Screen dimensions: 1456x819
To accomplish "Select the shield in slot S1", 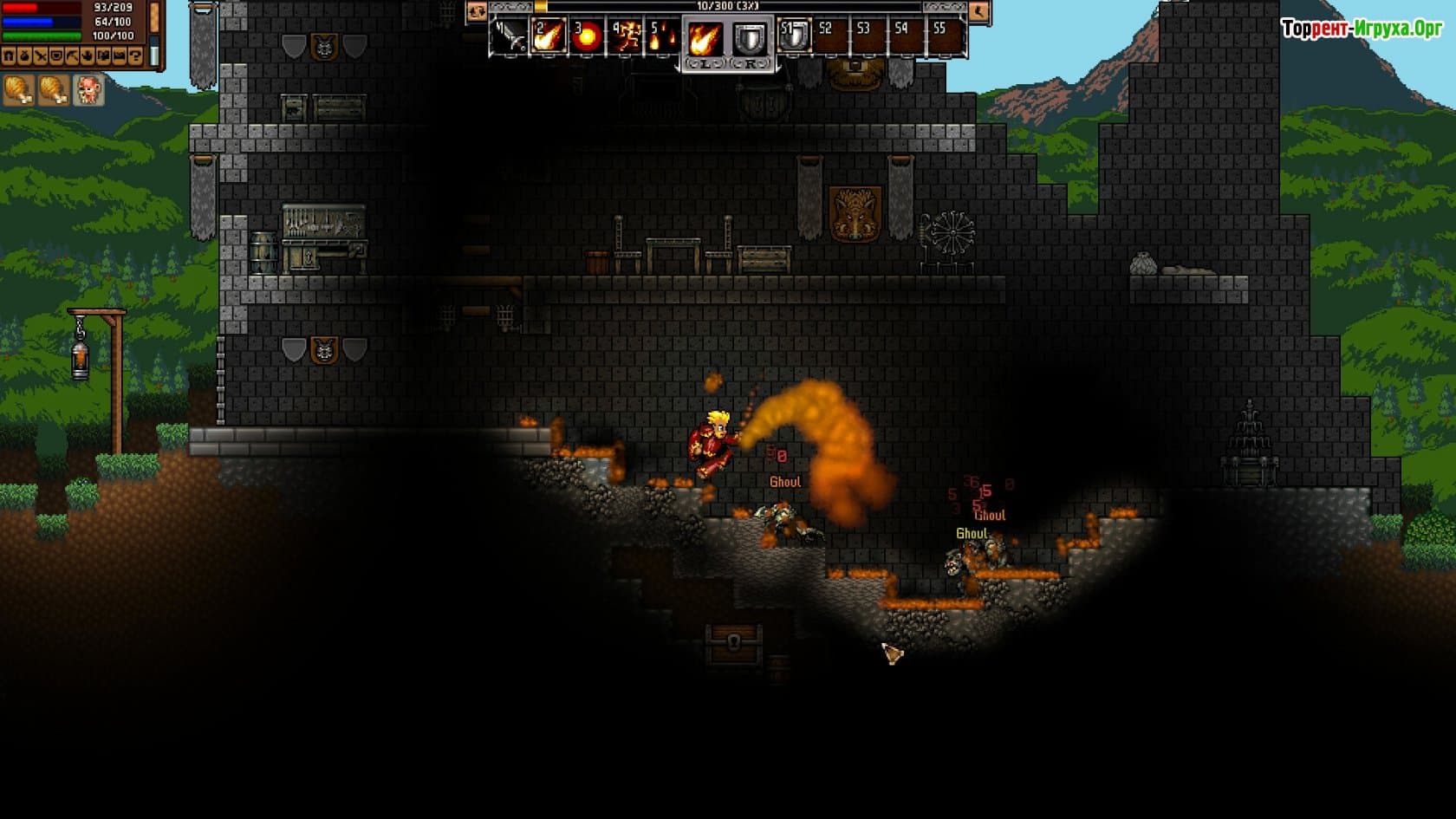I will (793, 37).
